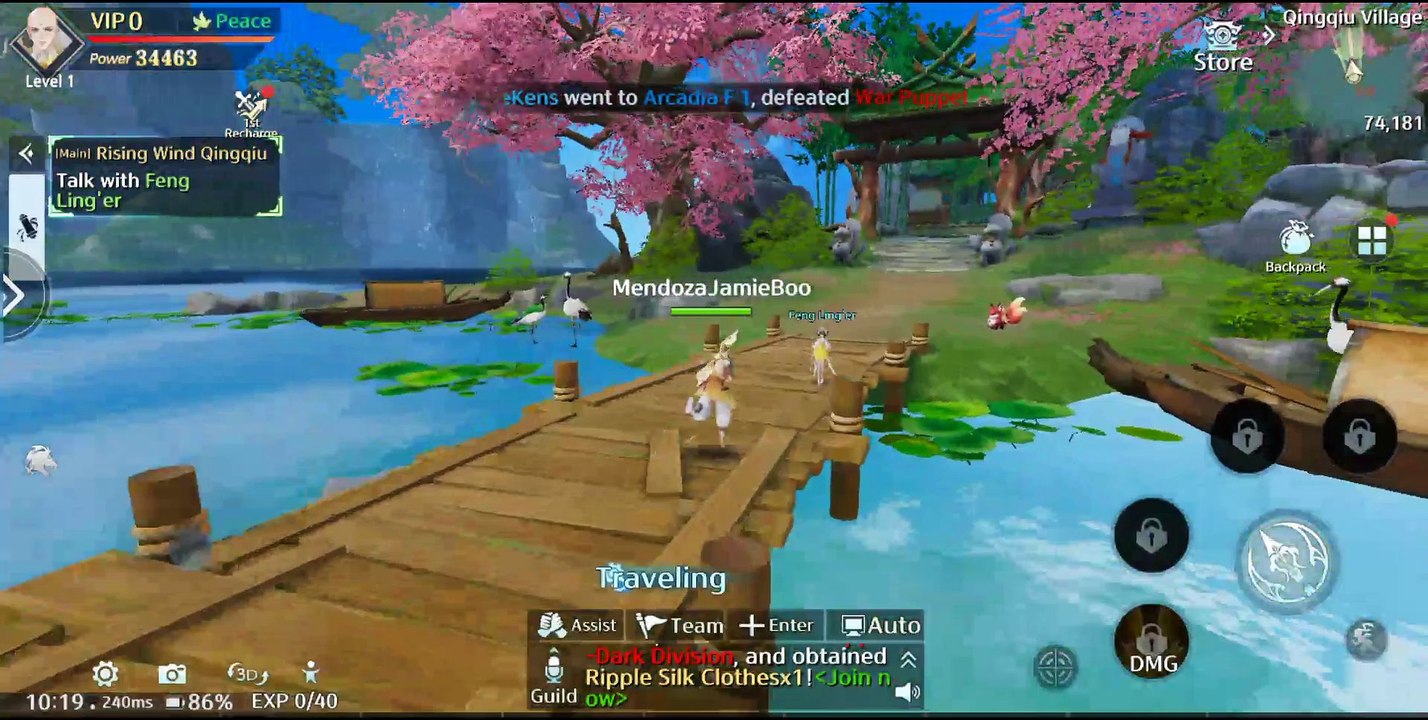Collapse the quest tracker with the arrow
1428x720 pixels.
[26, 153]
